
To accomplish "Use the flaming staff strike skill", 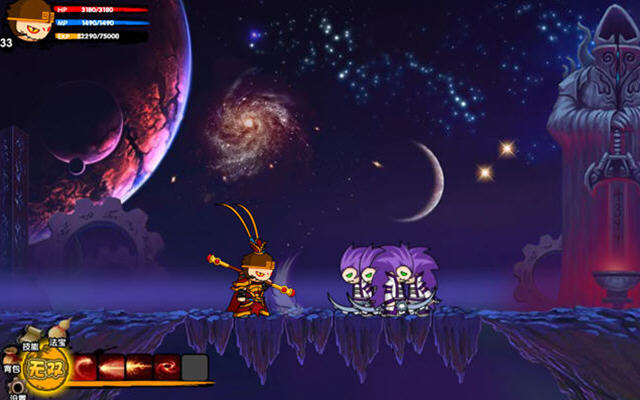I will tap(140, 367).
